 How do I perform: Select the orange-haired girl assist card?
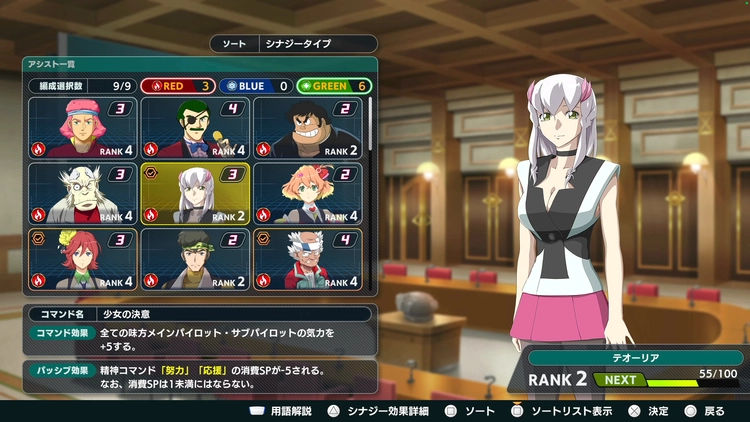307,193
